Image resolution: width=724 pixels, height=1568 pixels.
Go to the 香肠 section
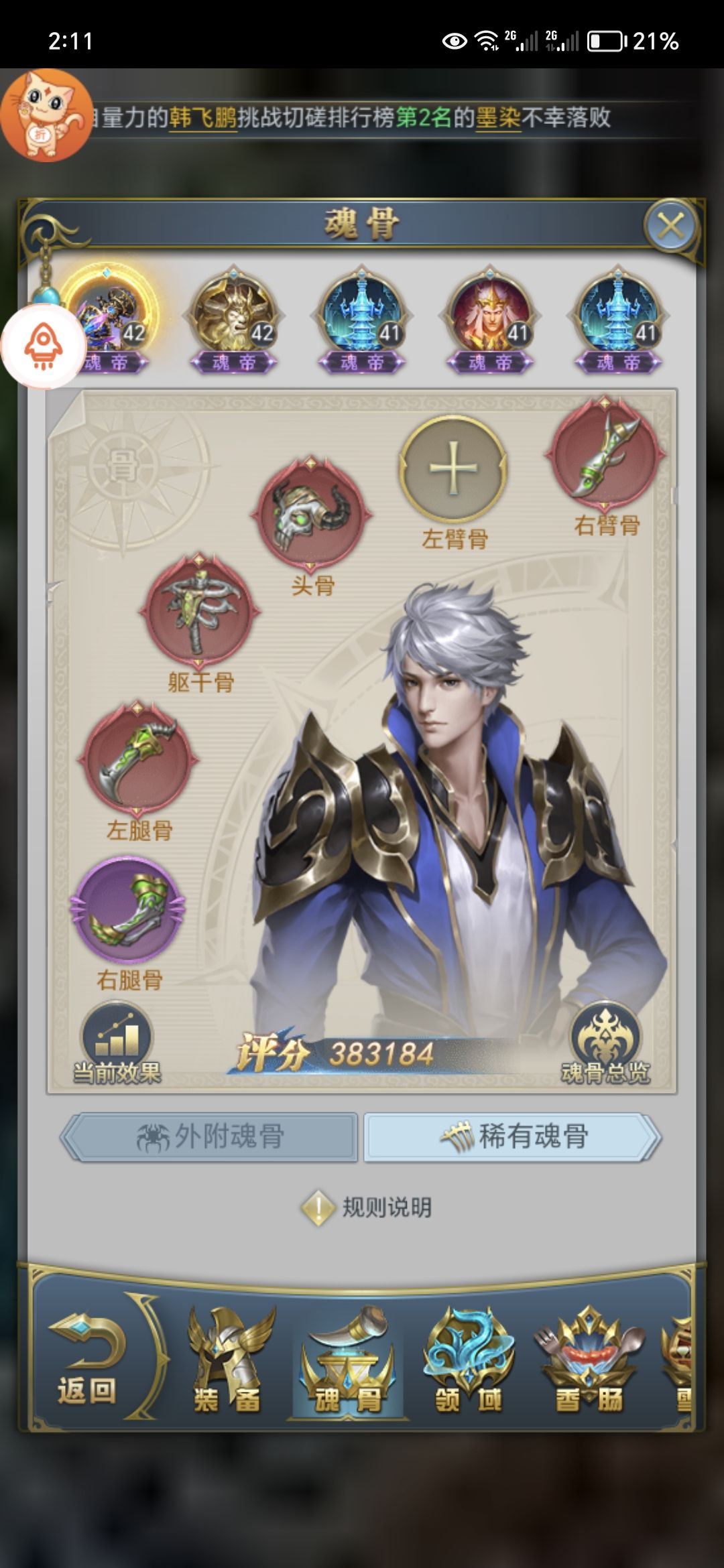589,1360
